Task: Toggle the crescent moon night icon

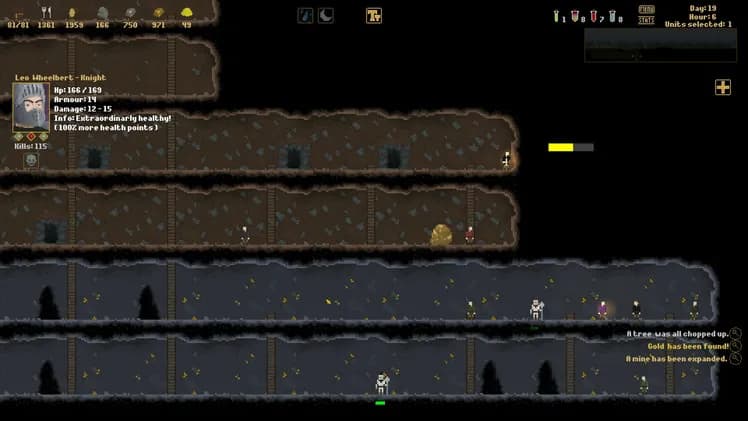Action: point(326,15)
